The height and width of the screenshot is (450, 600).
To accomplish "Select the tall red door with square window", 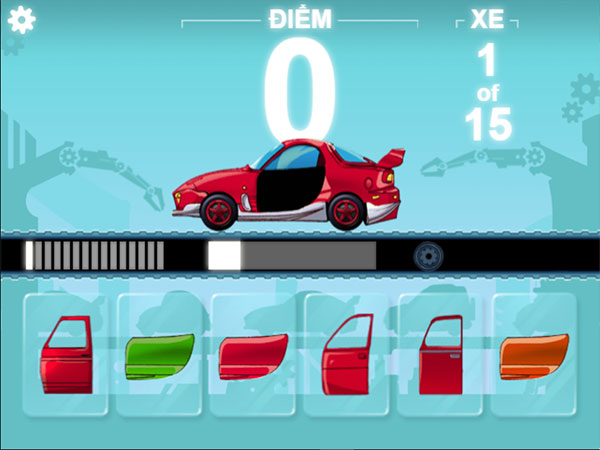I will point(440,354).
